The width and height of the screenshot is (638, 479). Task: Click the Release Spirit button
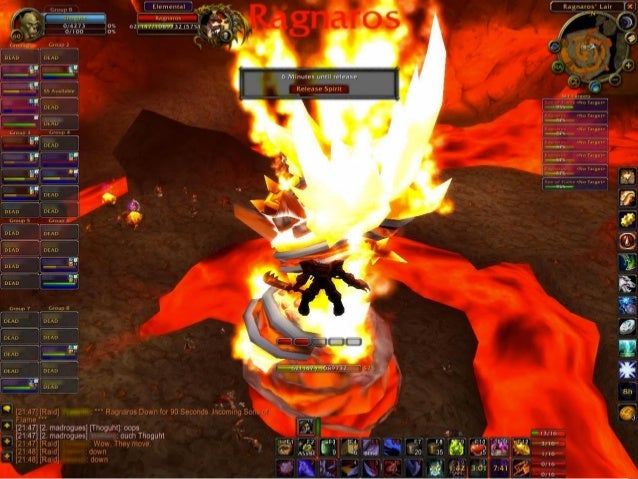tap(319, 88)
